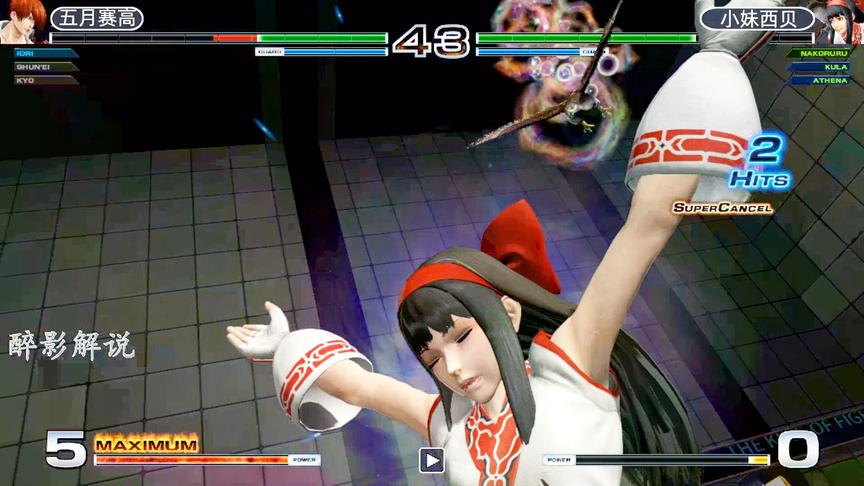Select the KULA team roster entry
Viewport: 864px width, 486px height.
pos(823,66)
